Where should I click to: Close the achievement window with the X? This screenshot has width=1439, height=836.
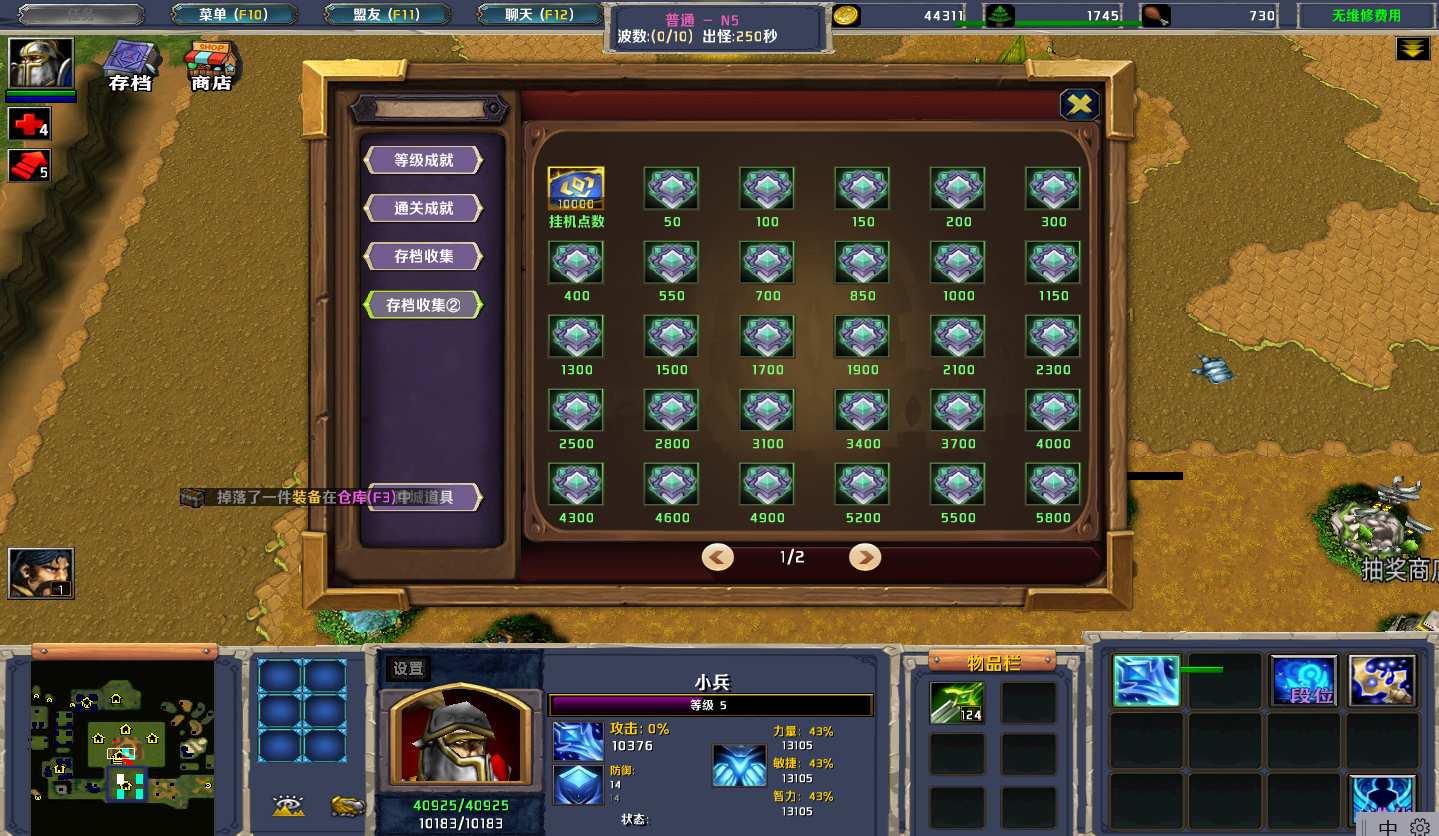[x=1079, y=105]
